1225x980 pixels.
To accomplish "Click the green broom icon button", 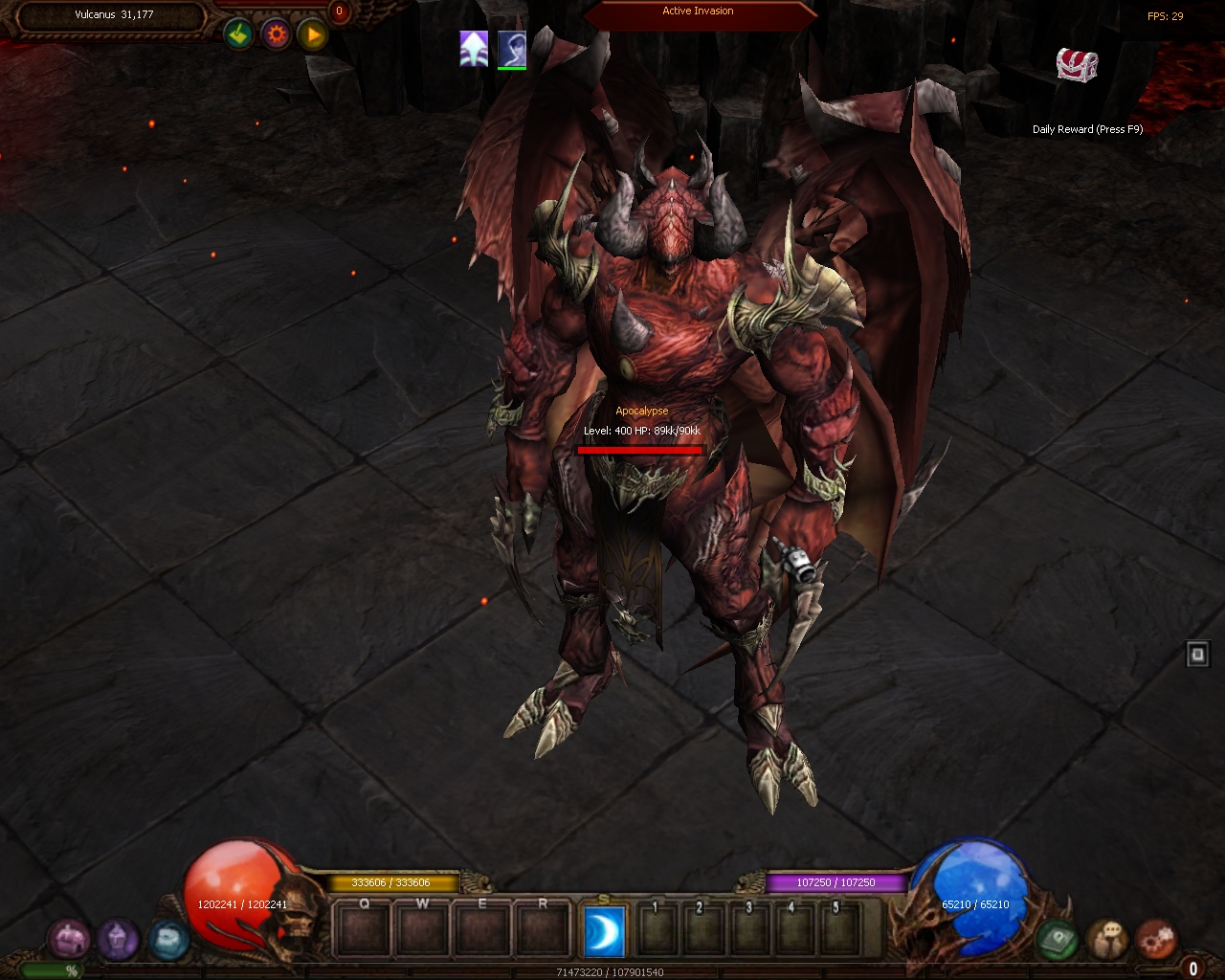I will 238,35.
